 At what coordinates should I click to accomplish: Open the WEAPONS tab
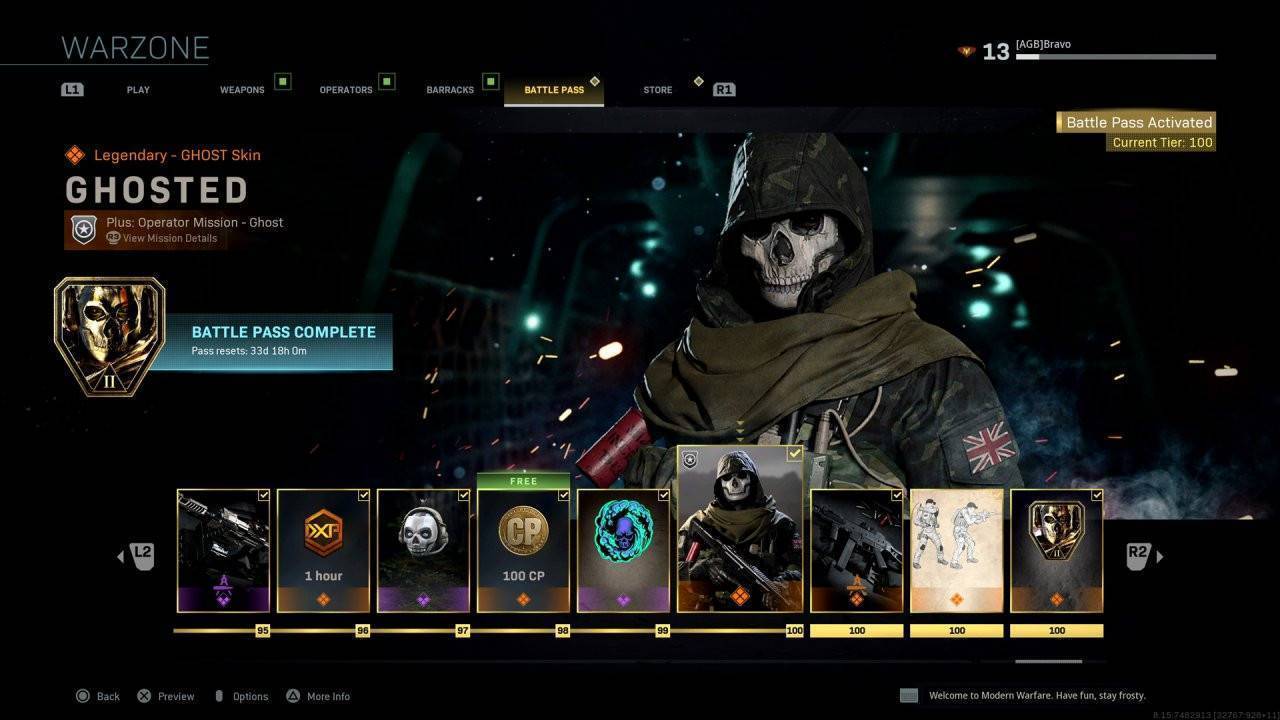(x=242, y=89)
